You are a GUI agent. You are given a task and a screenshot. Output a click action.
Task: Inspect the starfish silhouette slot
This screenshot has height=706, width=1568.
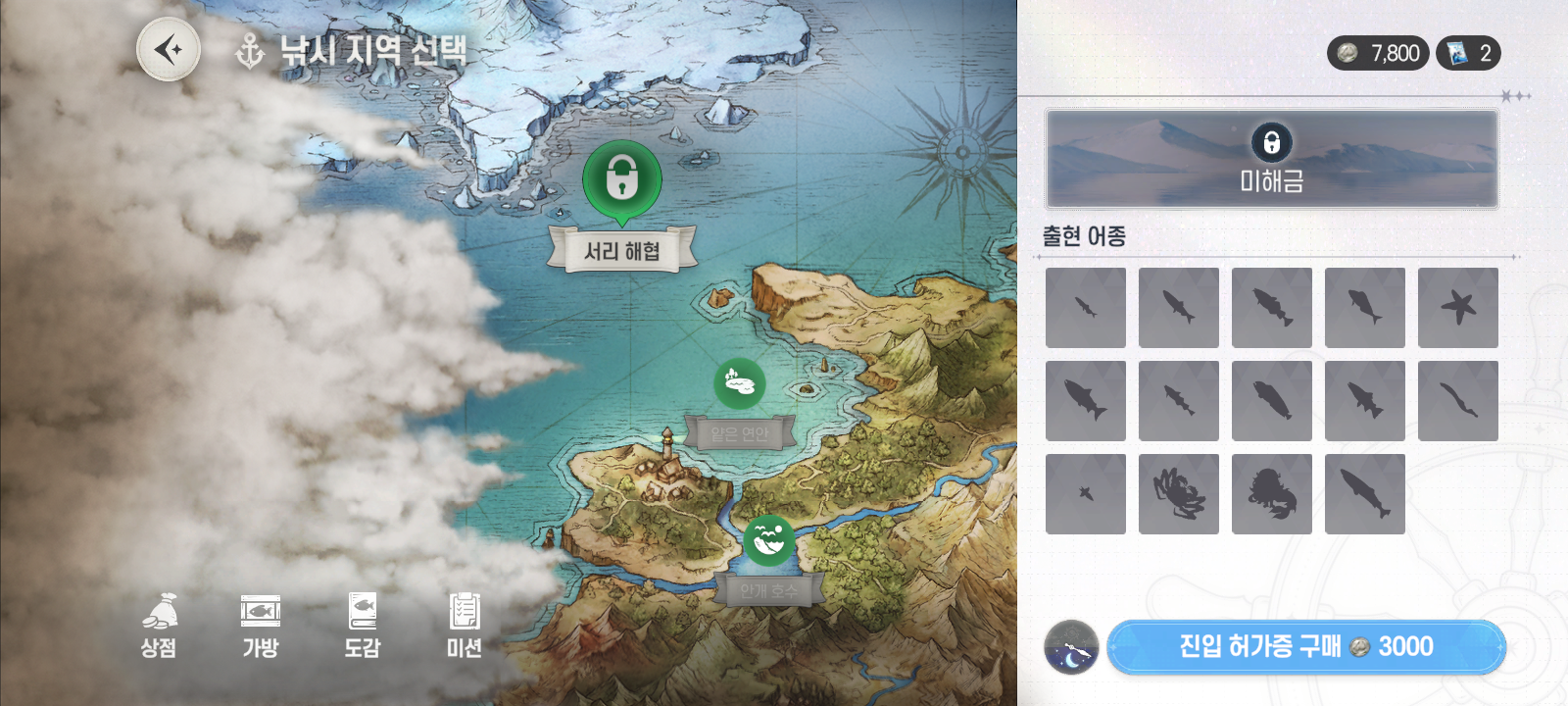point(1458,308)
